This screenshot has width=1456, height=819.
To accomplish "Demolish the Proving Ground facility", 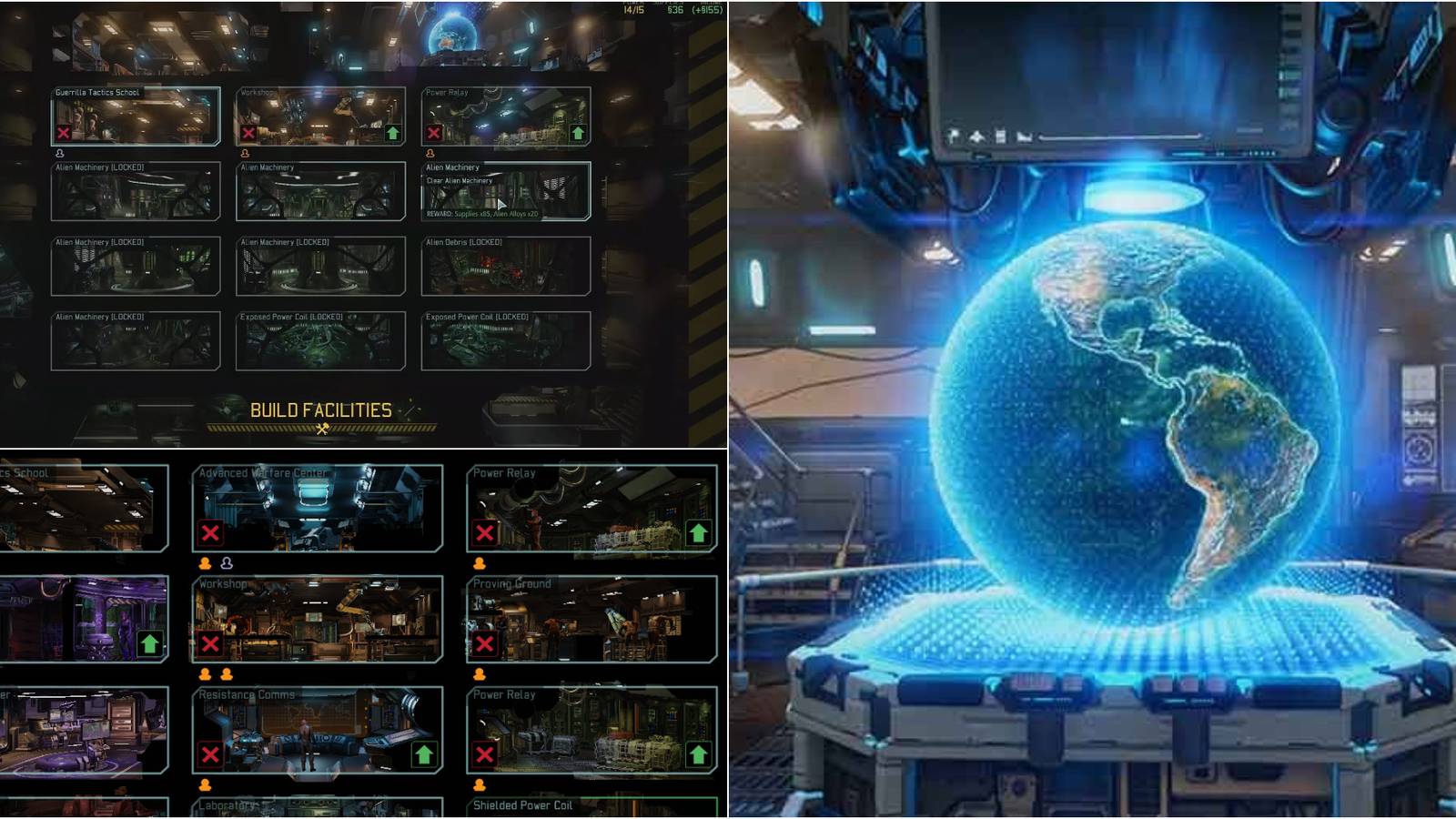I will point(485,645).
